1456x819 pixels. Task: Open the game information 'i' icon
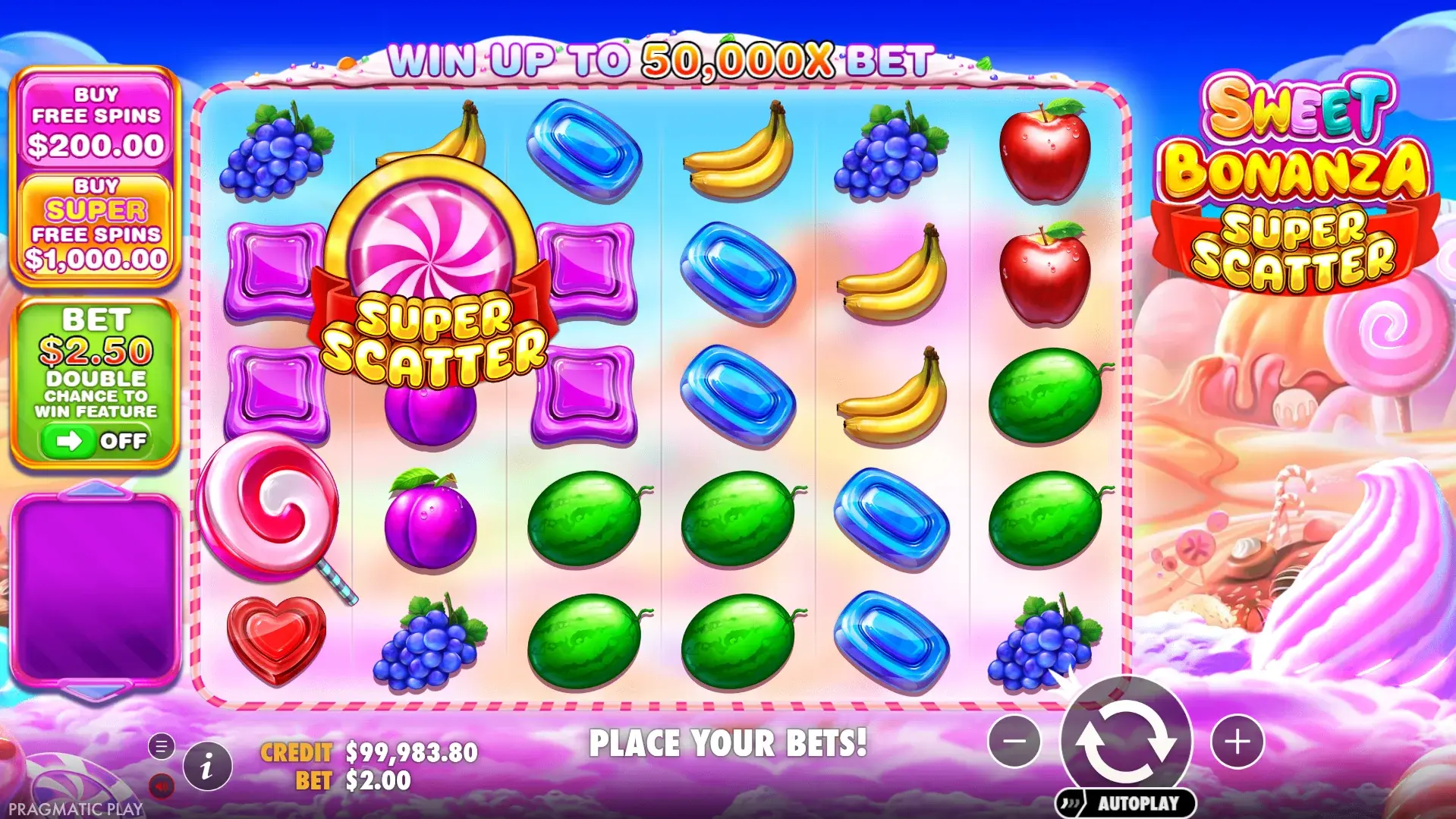[209, 766]
